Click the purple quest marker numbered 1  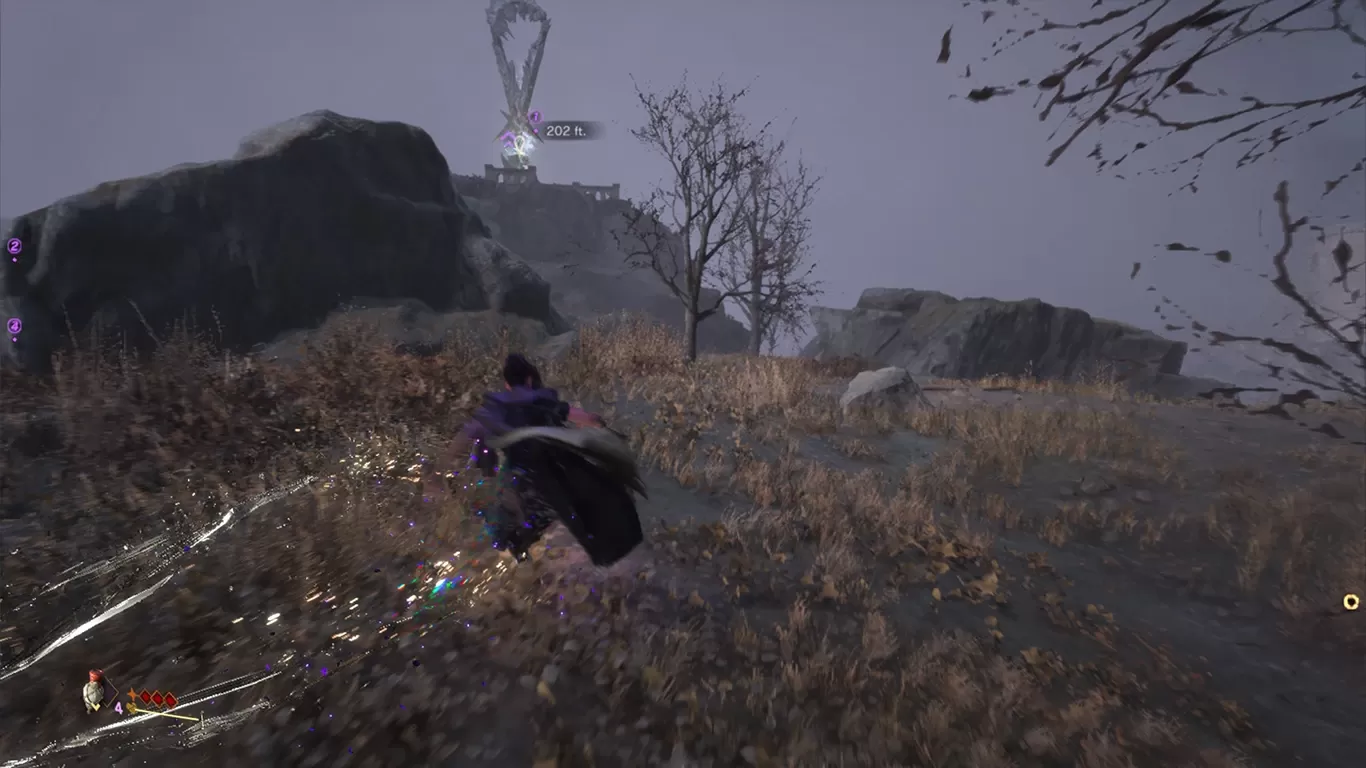coord(536,117)
